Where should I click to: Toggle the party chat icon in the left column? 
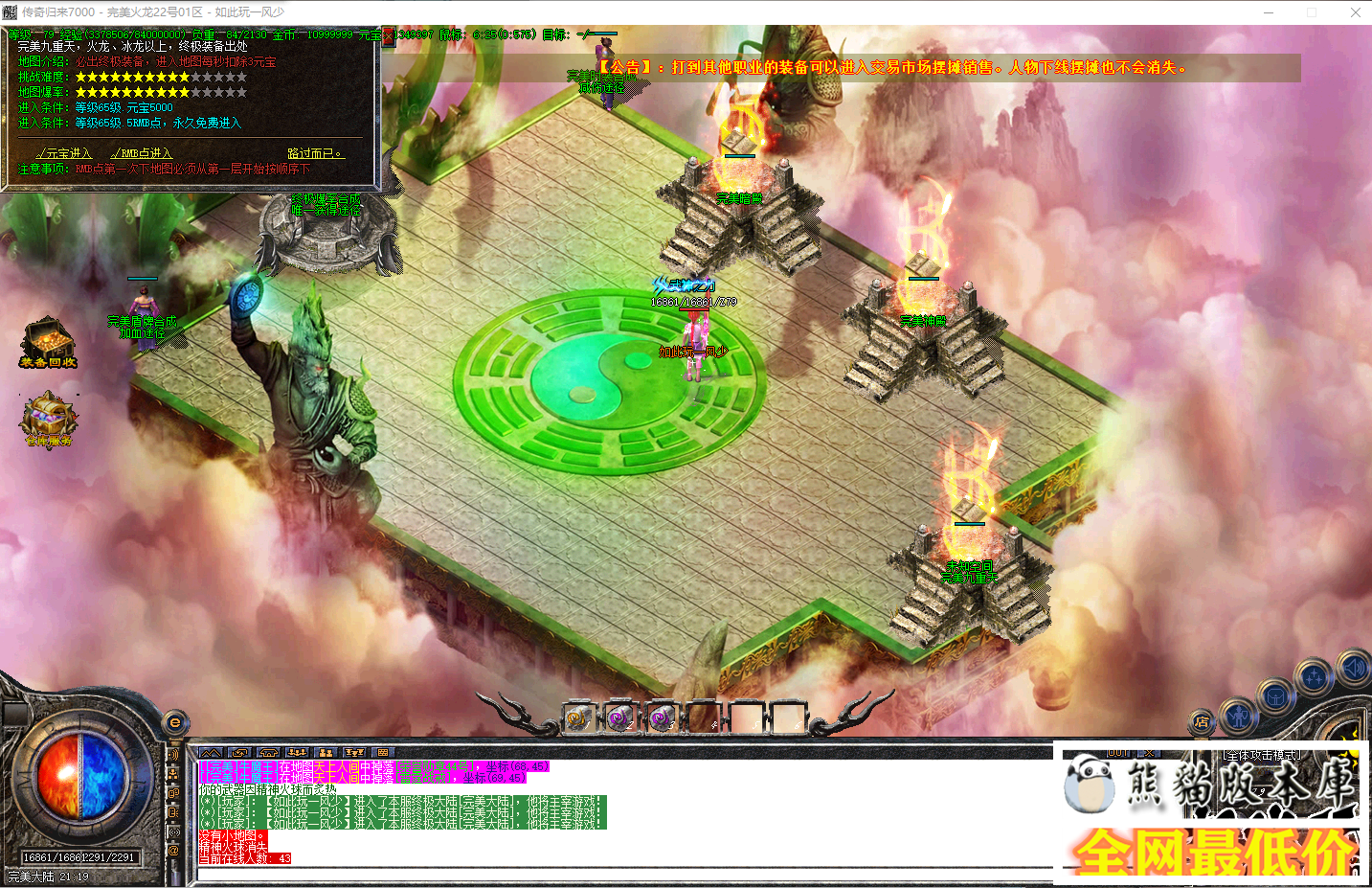point(173,773)
